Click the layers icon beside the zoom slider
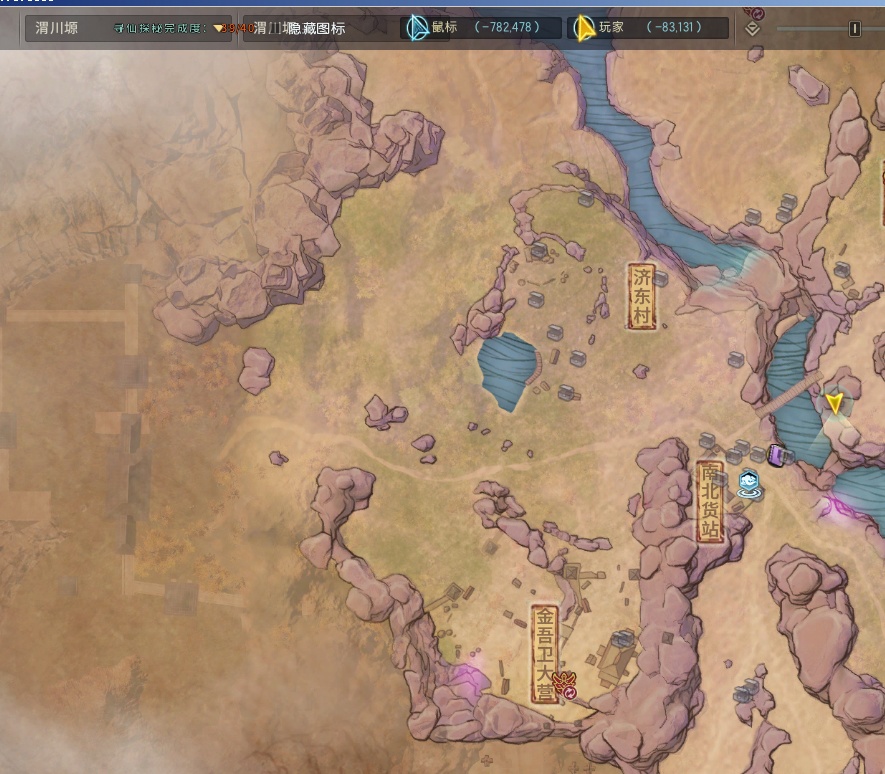885x774 pixels. pyautogui.click(x=753, y=28)
